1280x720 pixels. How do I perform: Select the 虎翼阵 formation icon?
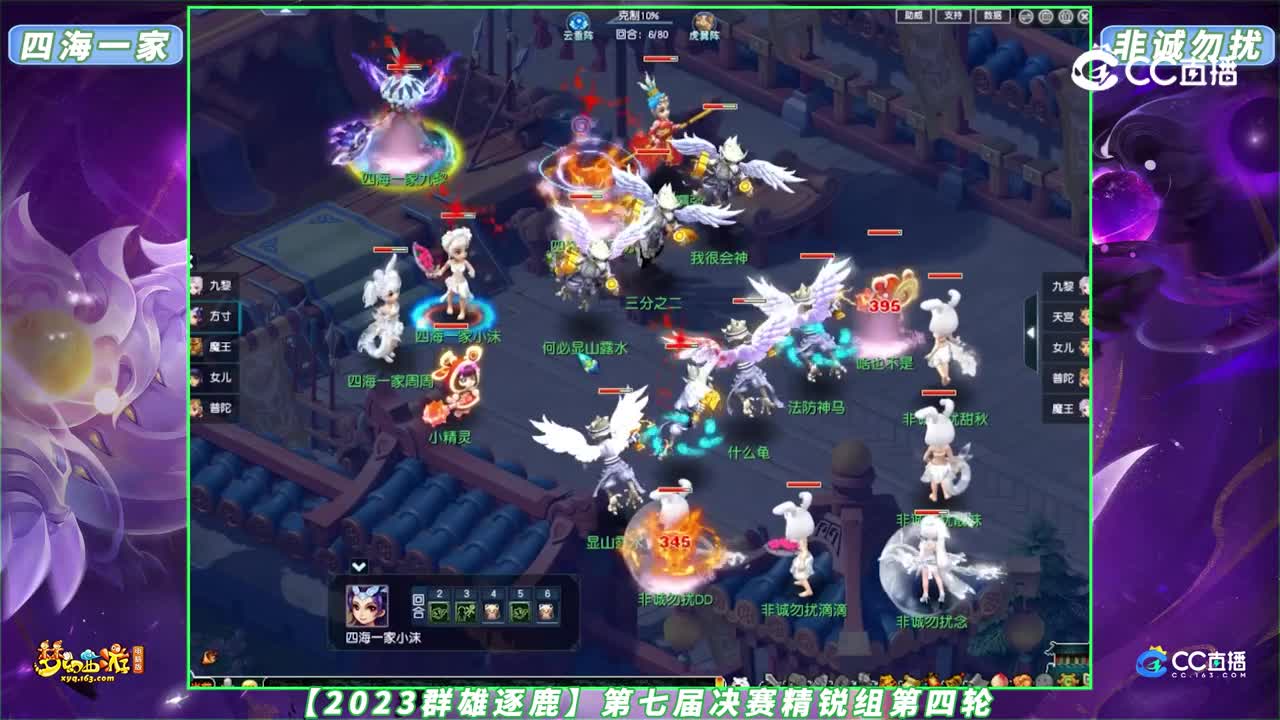(703, 23)
